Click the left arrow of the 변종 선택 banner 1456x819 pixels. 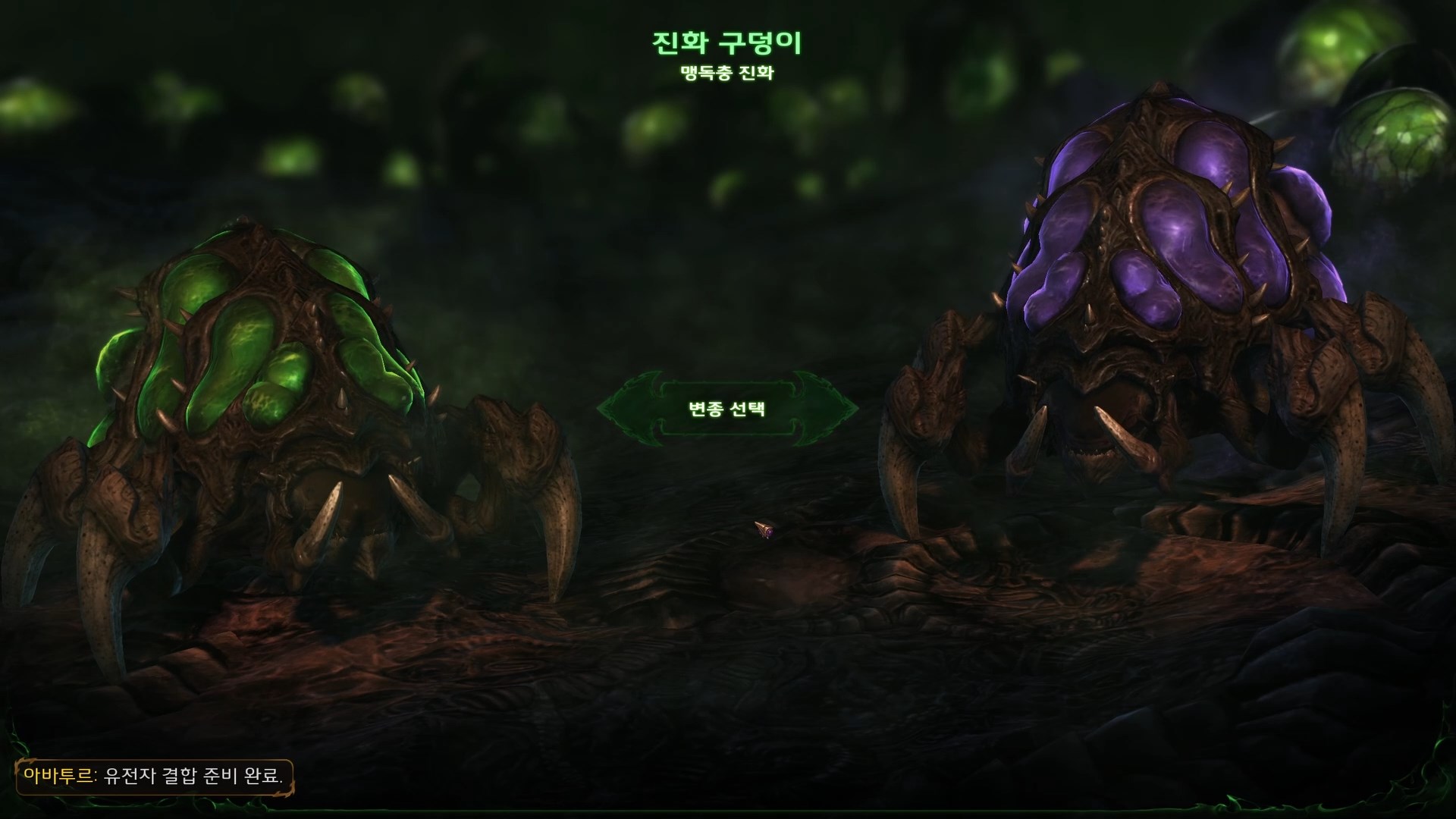click(629, 409)
